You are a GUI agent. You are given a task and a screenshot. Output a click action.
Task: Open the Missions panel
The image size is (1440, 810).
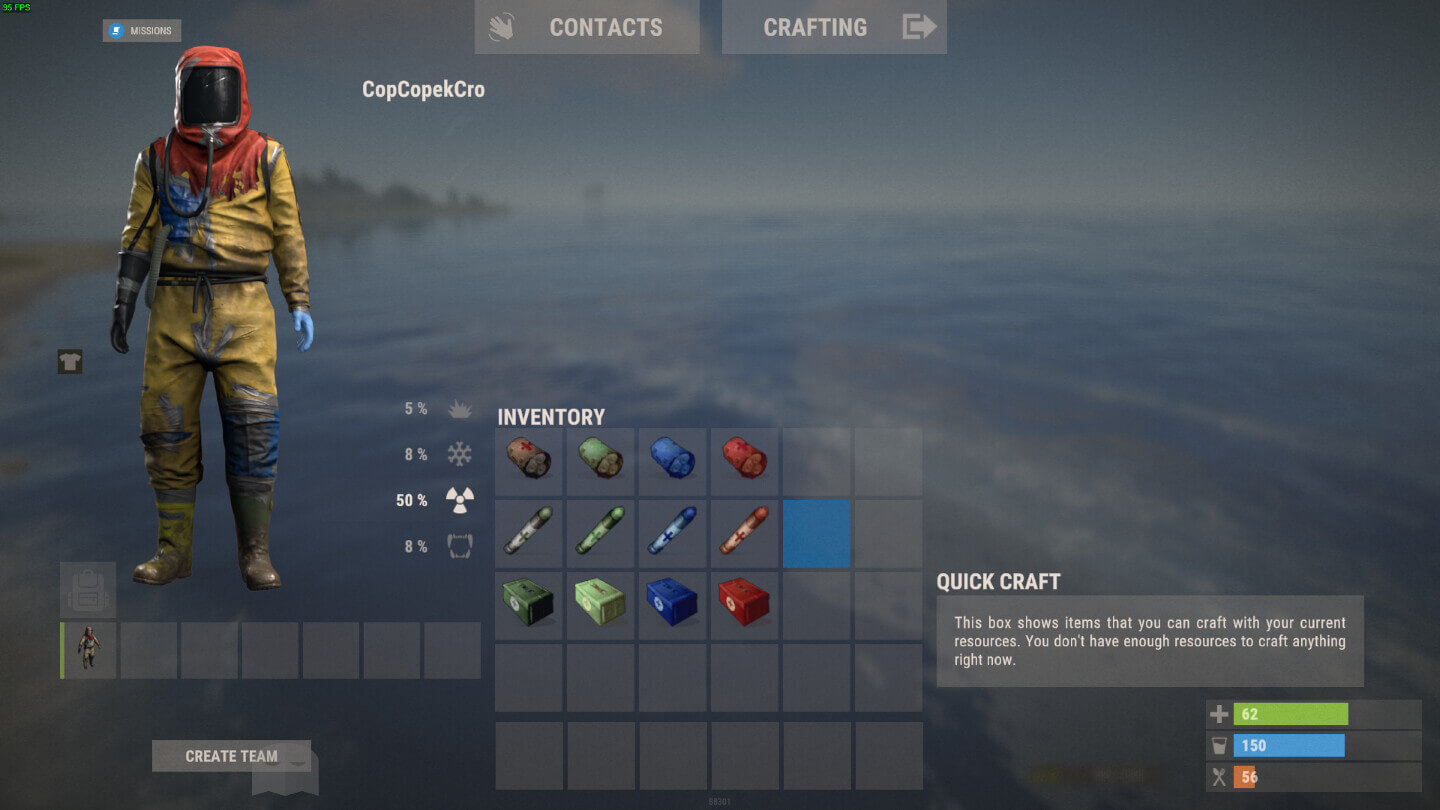[x=140, y=29]
